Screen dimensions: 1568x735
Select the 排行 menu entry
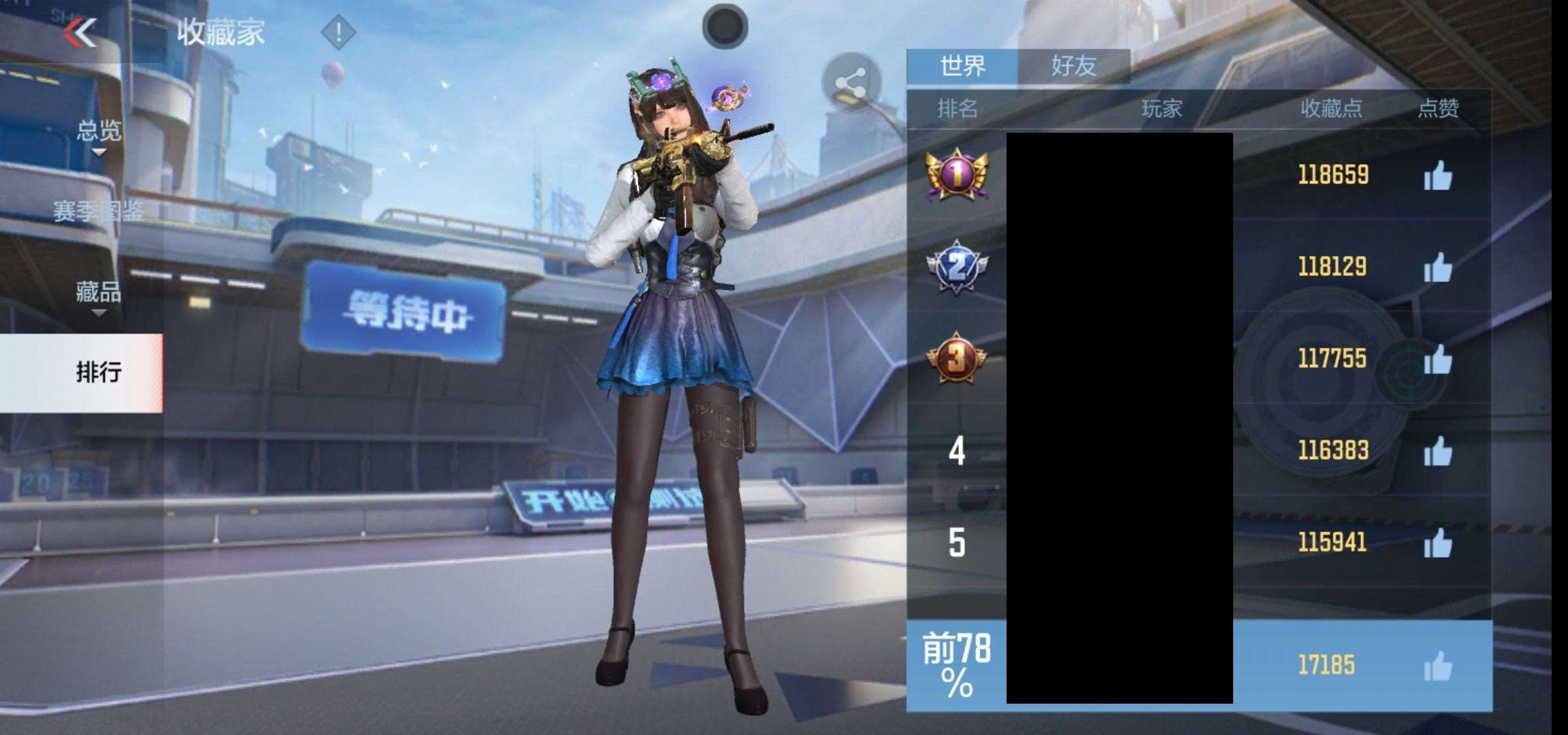99,372
